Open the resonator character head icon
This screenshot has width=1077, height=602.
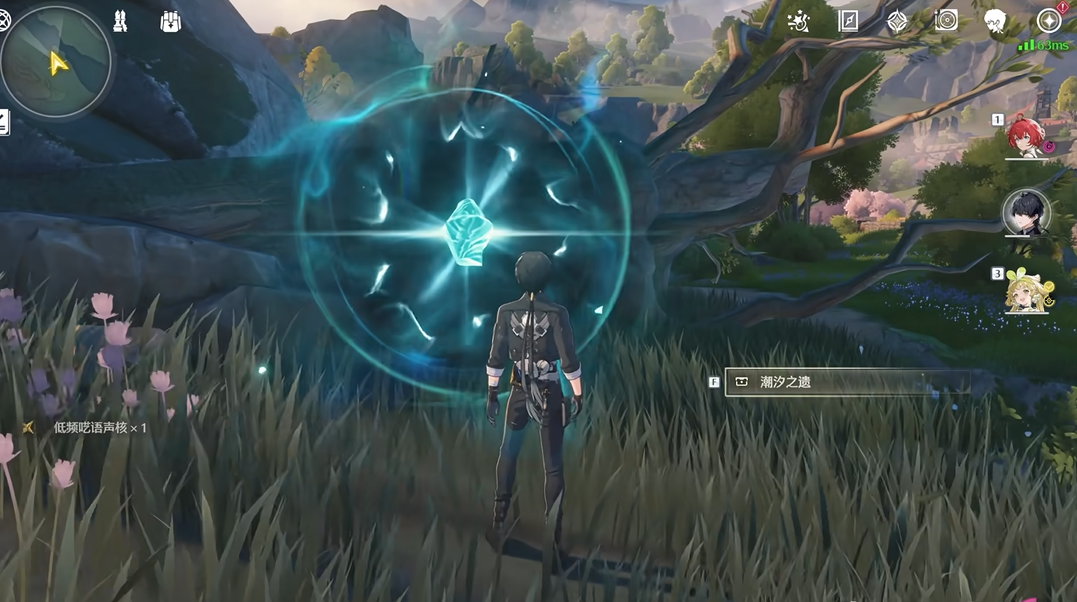tap(995, 21)
